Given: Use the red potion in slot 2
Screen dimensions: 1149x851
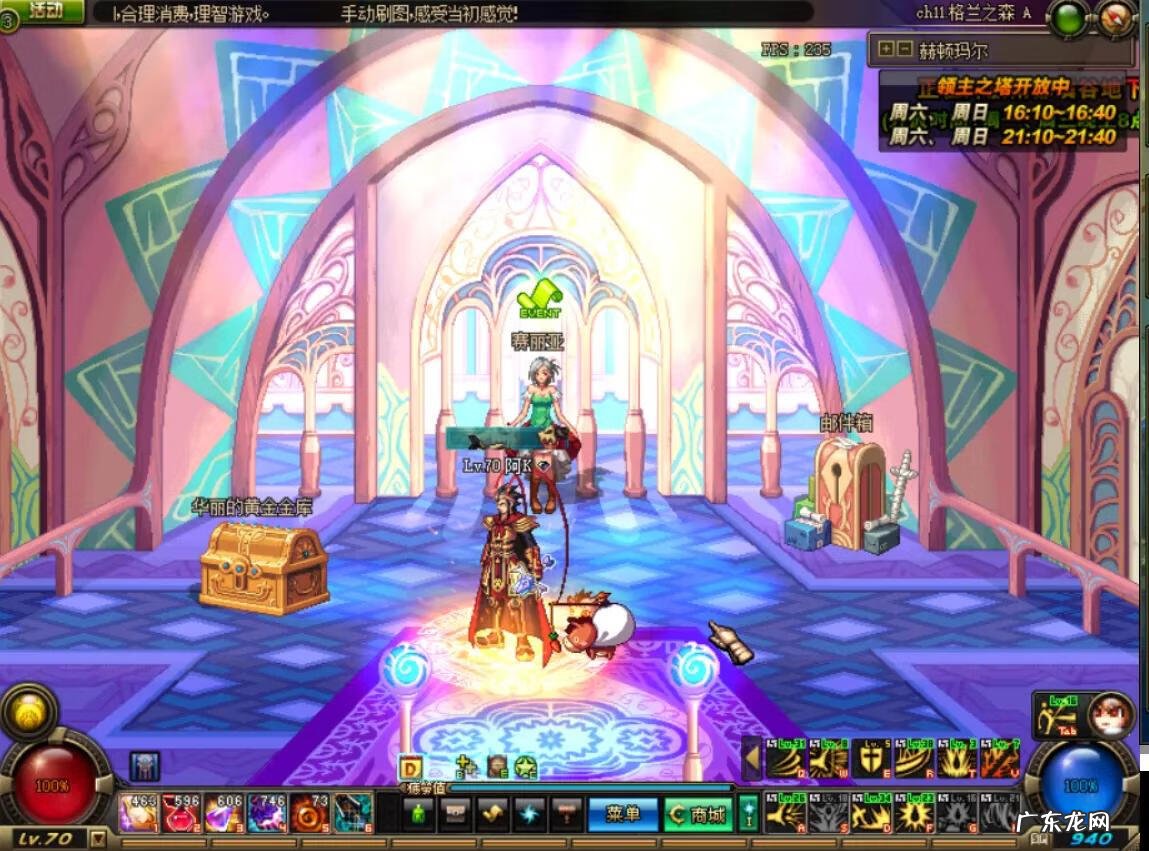Looking at the screenshot, I should tap(182, 813).
